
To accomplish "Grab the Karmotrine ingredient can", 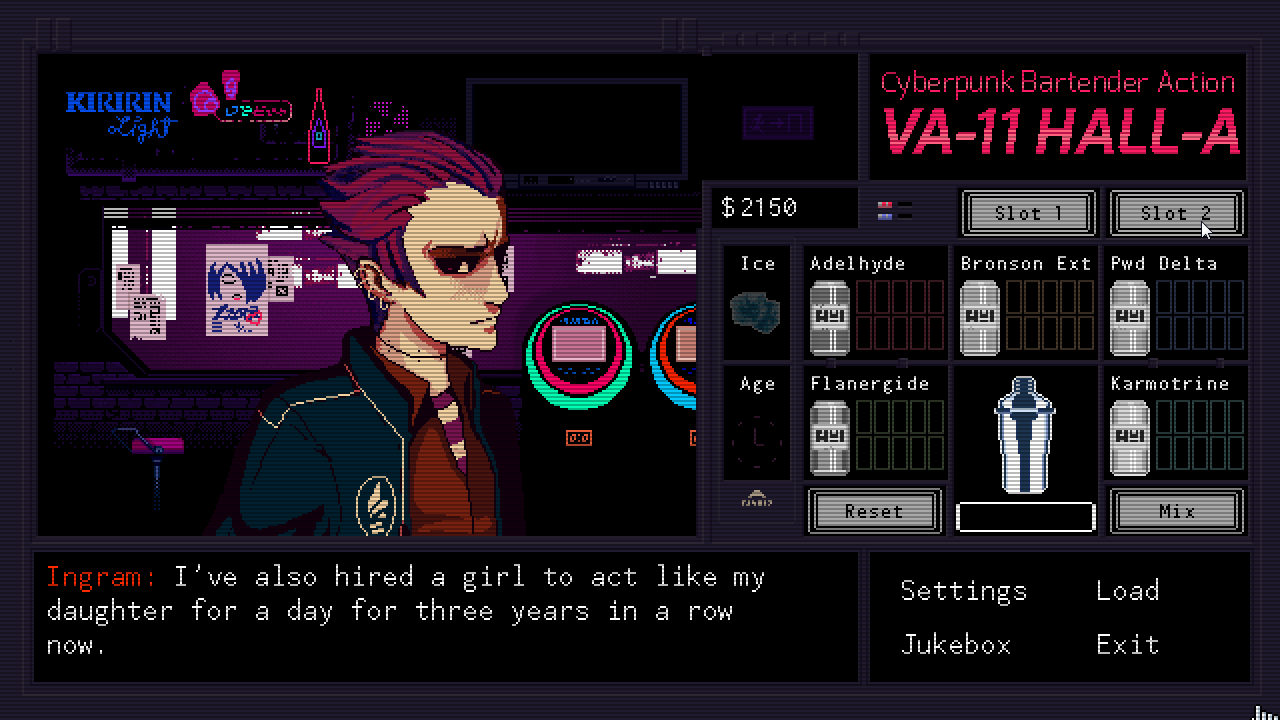I will (x=1129, y=438).
